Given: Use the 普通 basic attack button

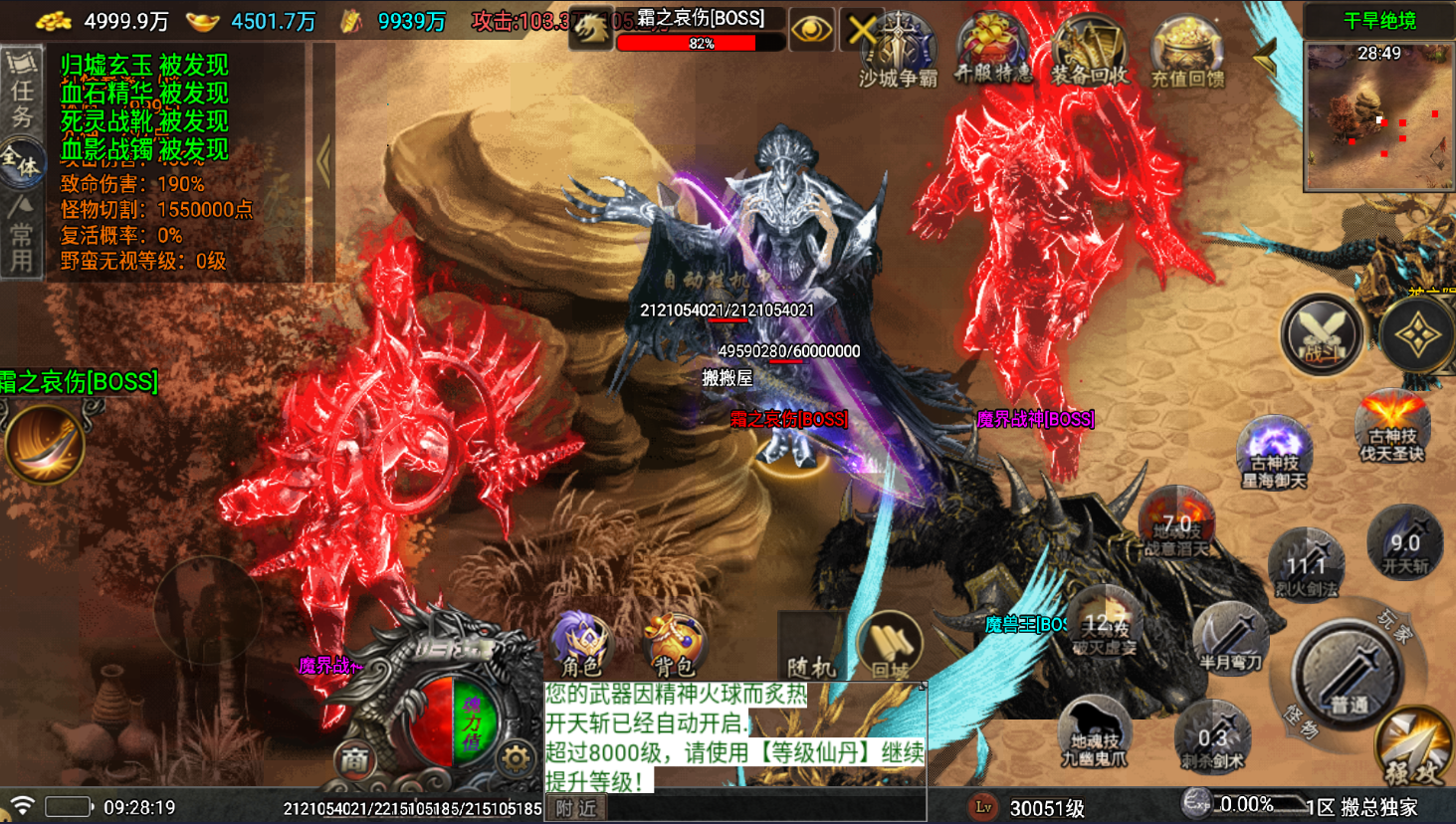Looking at the screenshot, I should (x=1348, y=677).
